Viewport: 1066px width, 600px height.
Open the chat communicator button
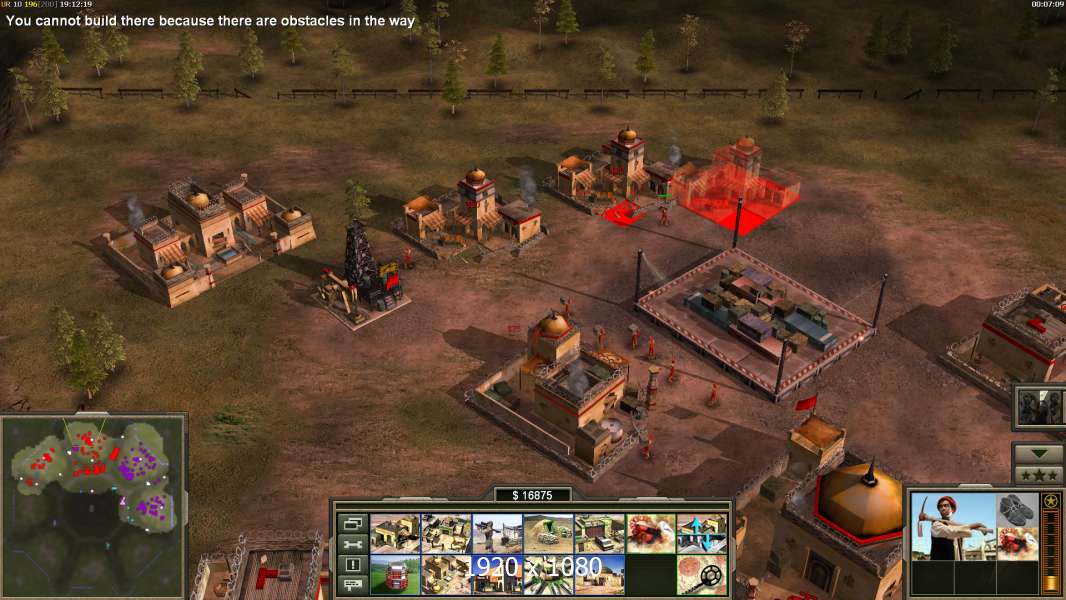(352, 585)
